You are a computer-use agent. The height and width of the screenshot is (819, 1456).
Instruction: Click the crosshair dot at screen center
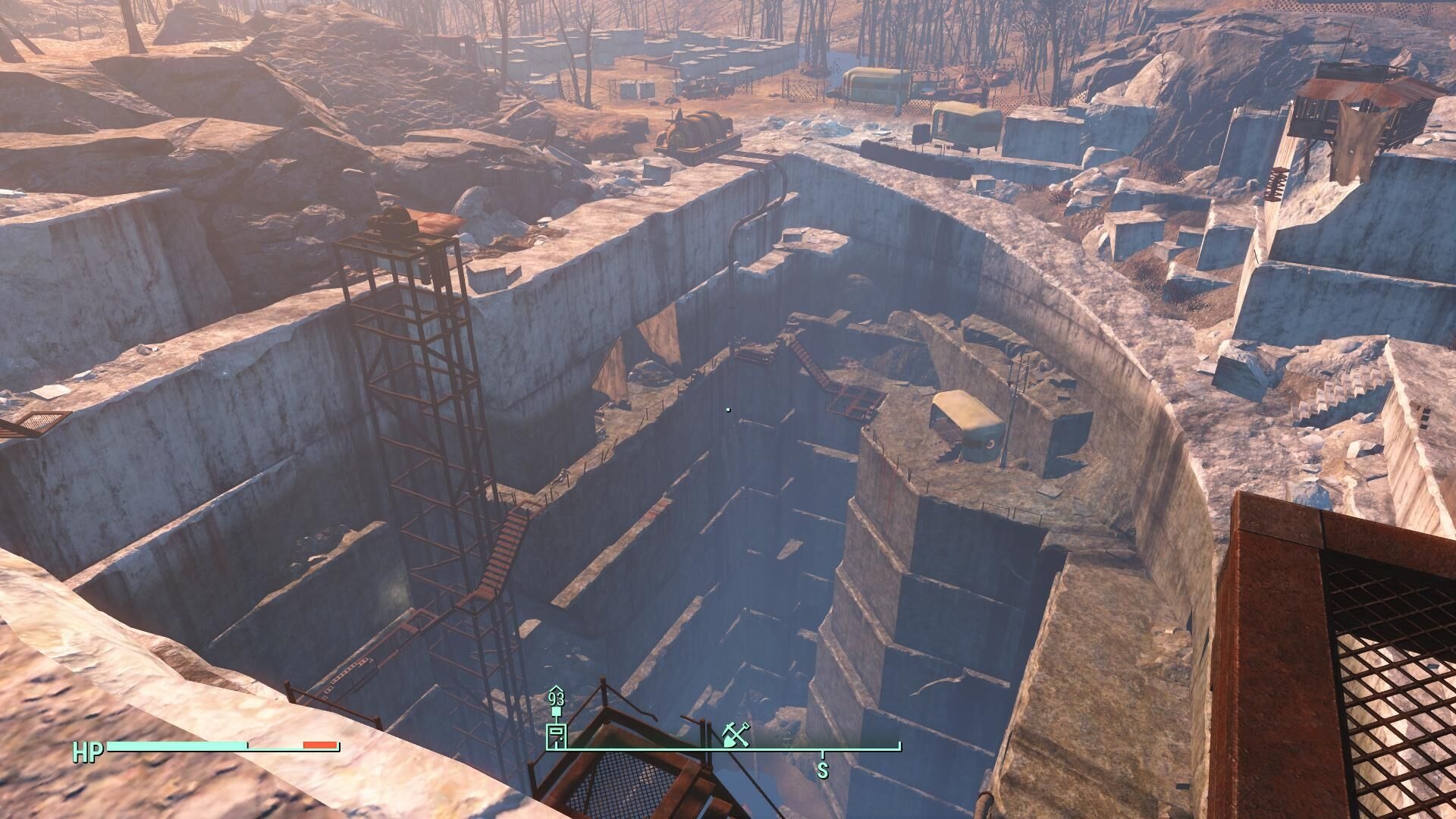(727, 409)
